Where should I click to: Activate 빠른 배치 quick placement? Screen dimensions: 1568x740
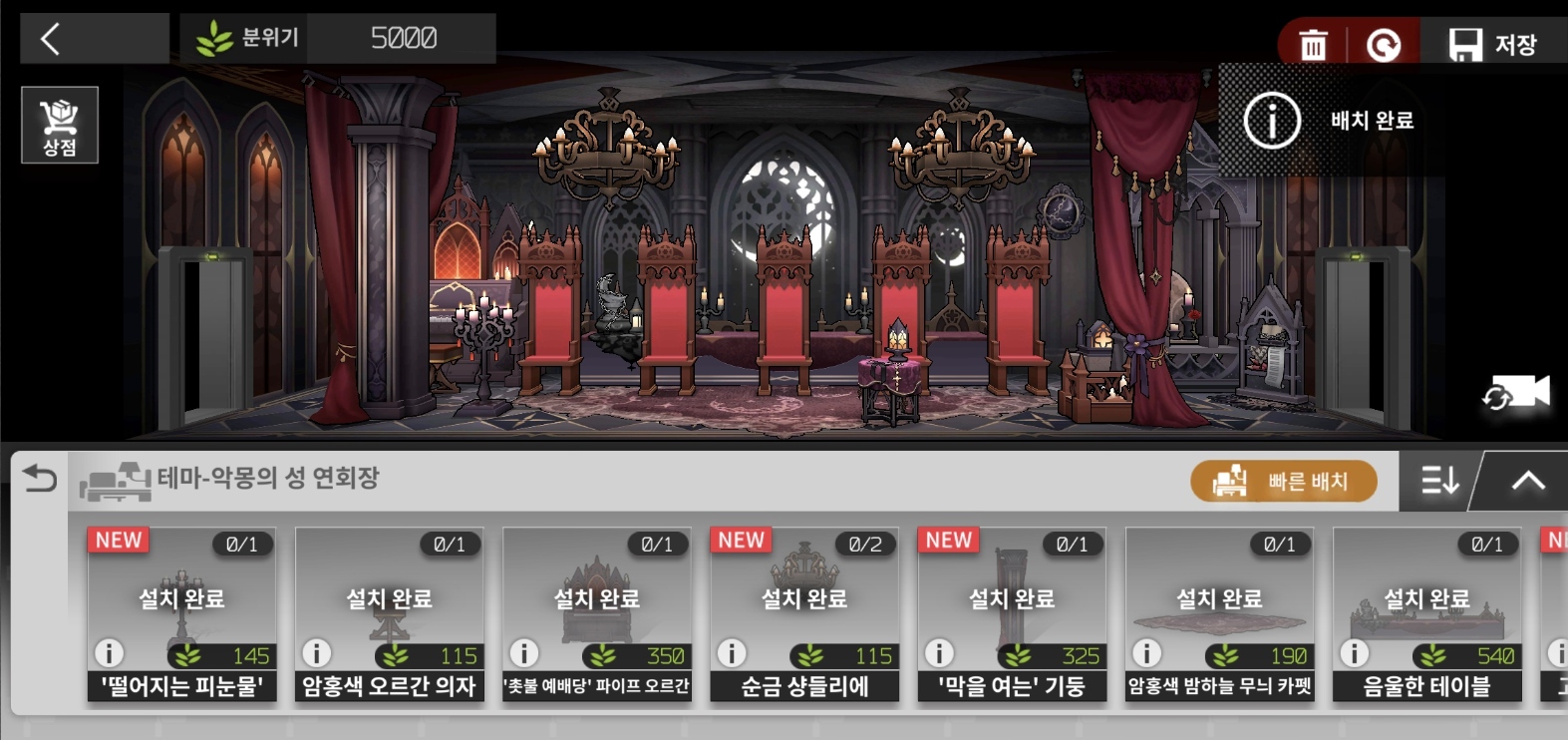1284,482
